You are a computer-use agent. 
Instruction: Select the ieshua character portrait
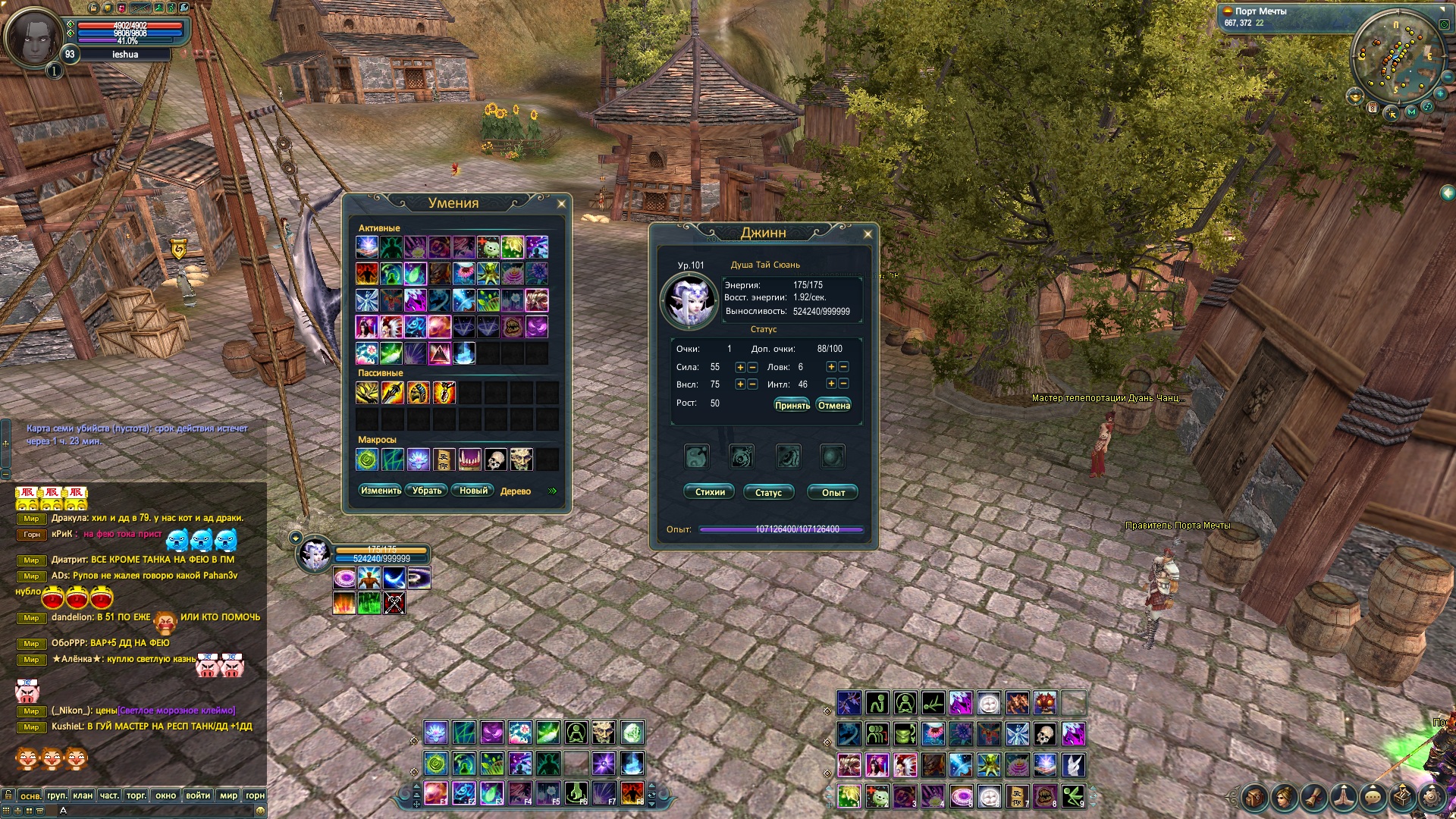pyautogui.click(x=32, y=36)
